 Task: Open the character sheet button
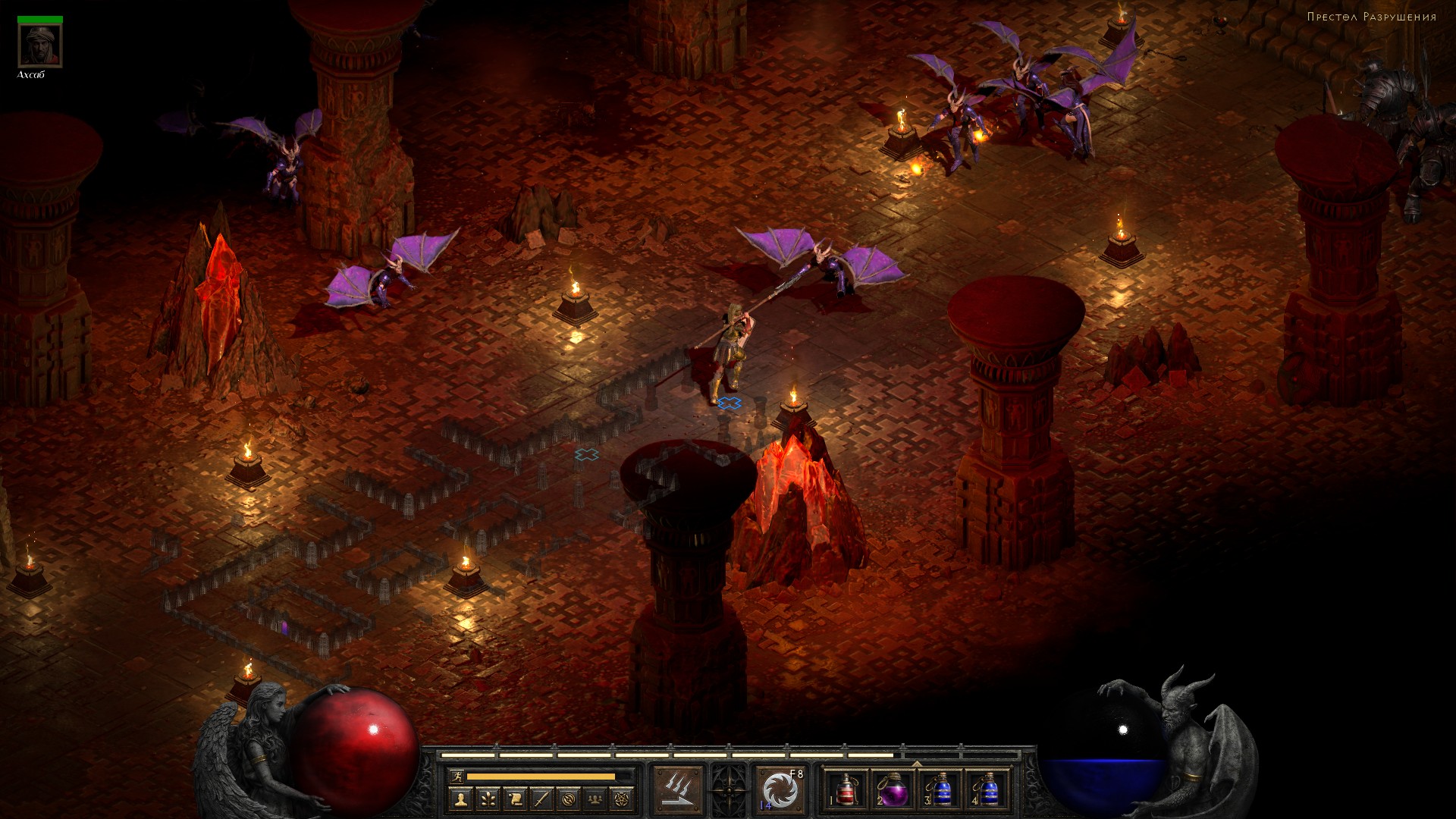(460, 799)
